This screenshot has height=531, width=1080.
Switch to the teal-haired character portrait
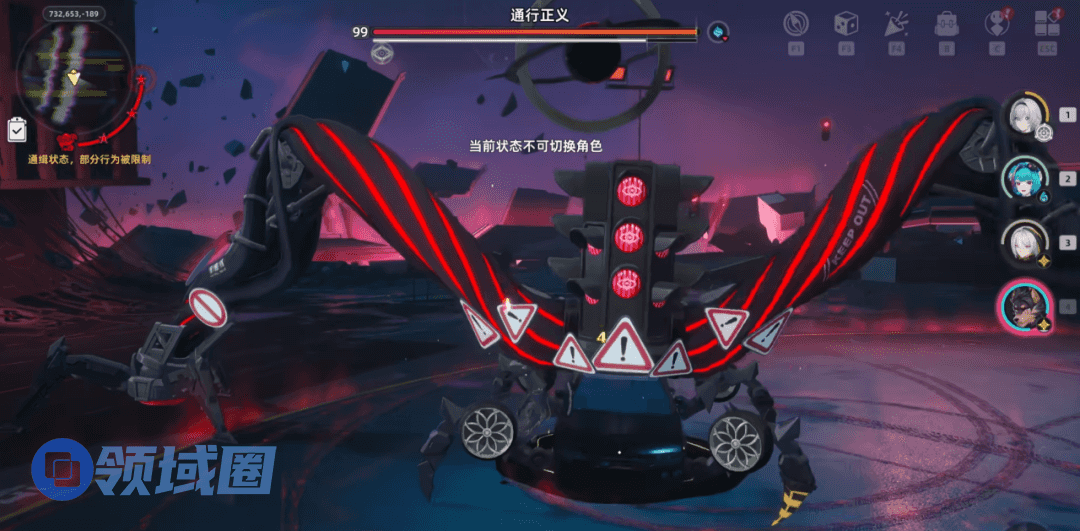[1025, 178]
